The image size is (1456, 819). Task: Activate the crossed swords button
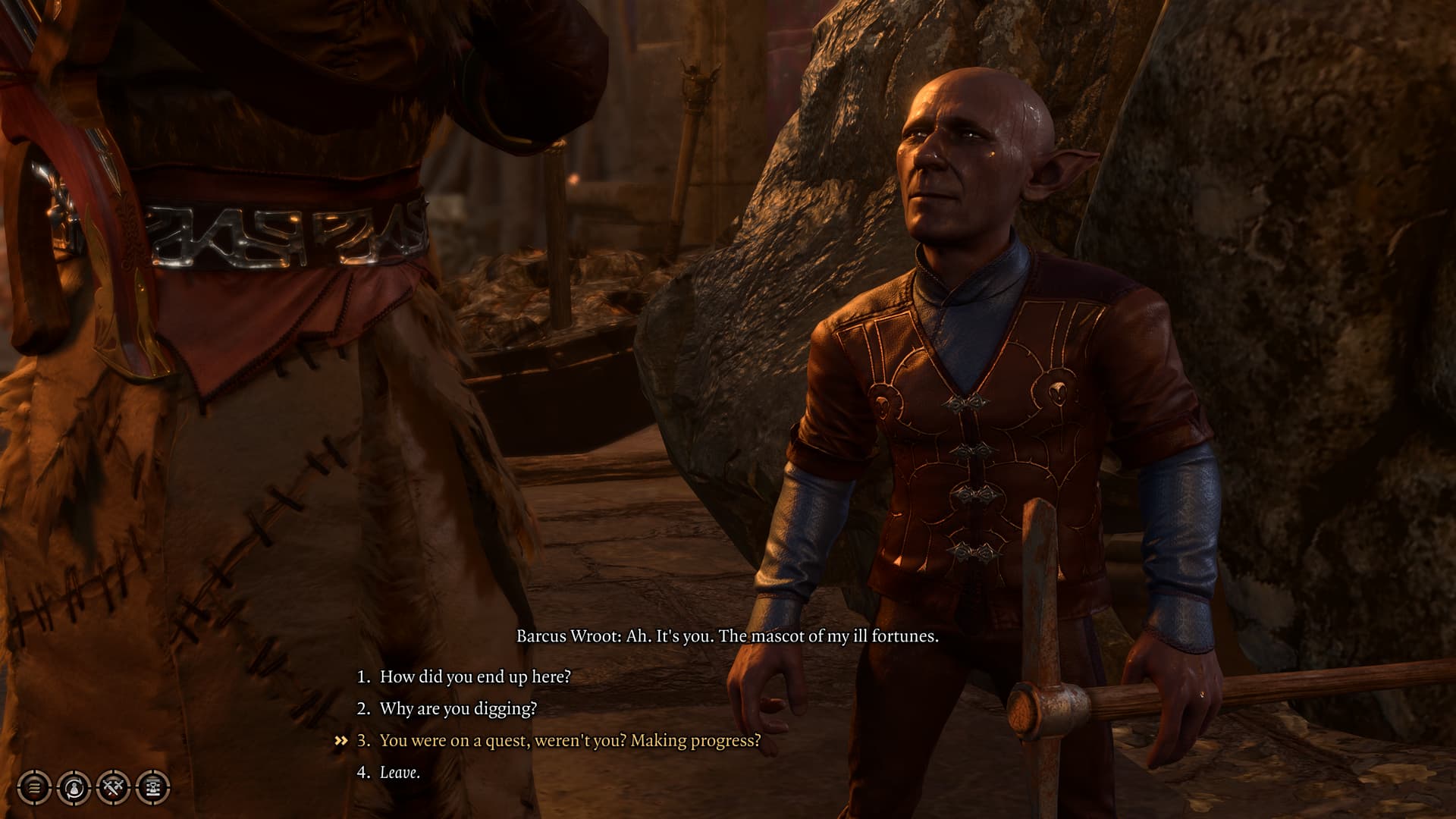pos(114,788)
